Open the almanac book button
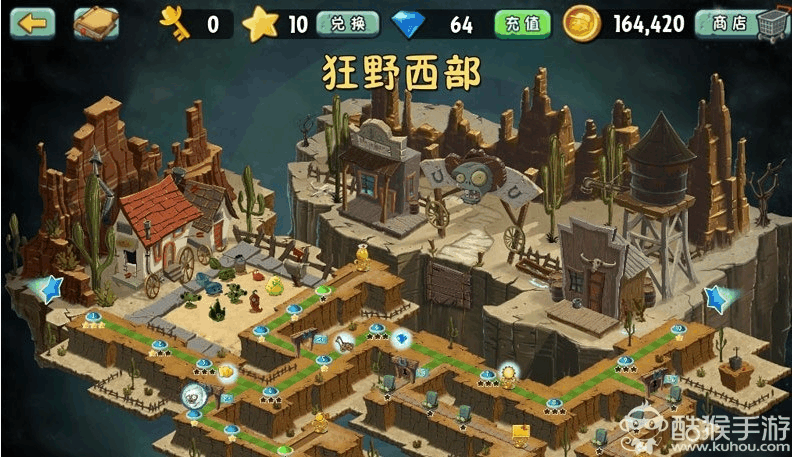 point(96,23)
